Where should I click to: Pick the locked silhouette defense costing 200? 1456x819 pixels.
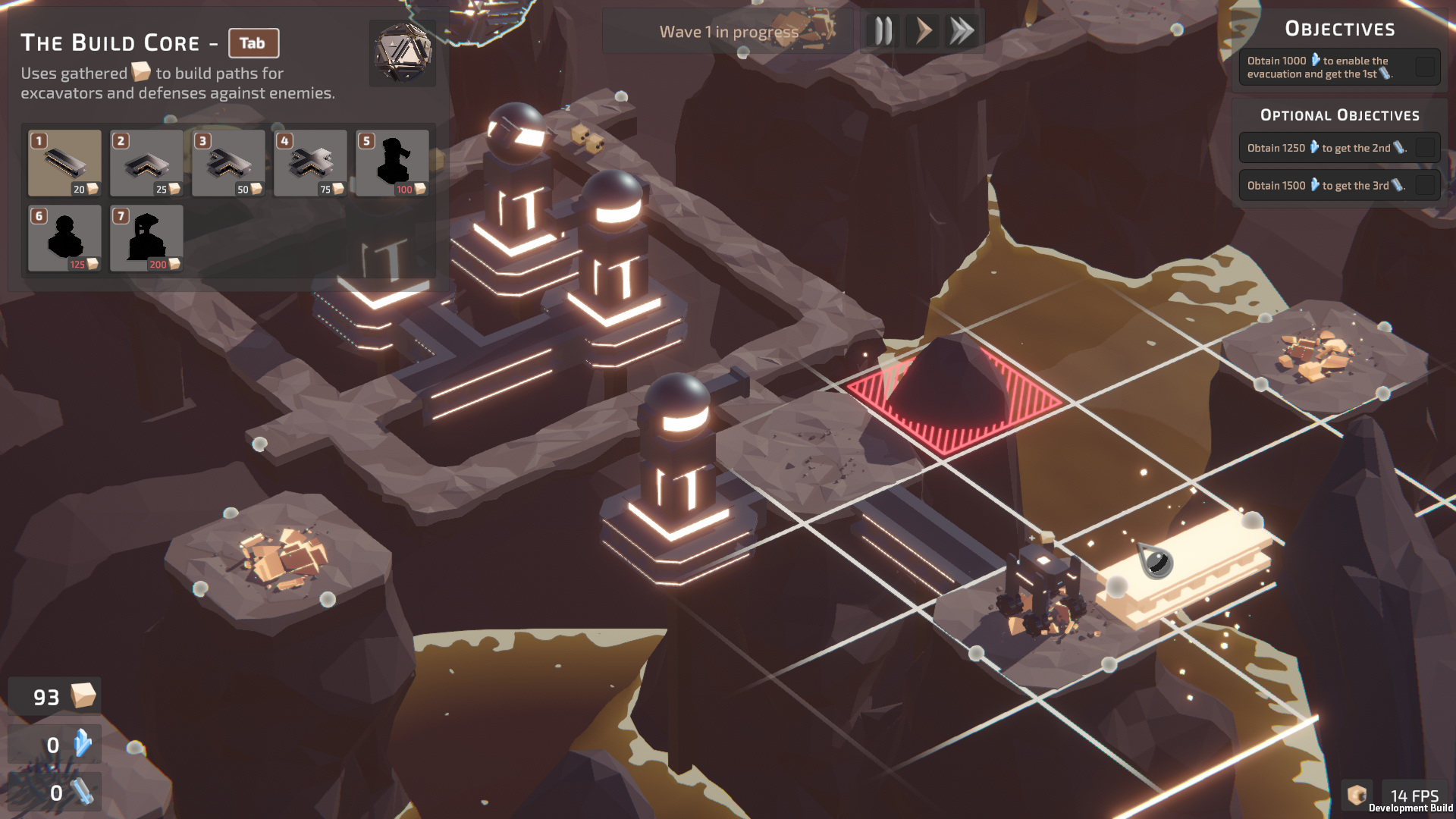[x=146, y=237]
